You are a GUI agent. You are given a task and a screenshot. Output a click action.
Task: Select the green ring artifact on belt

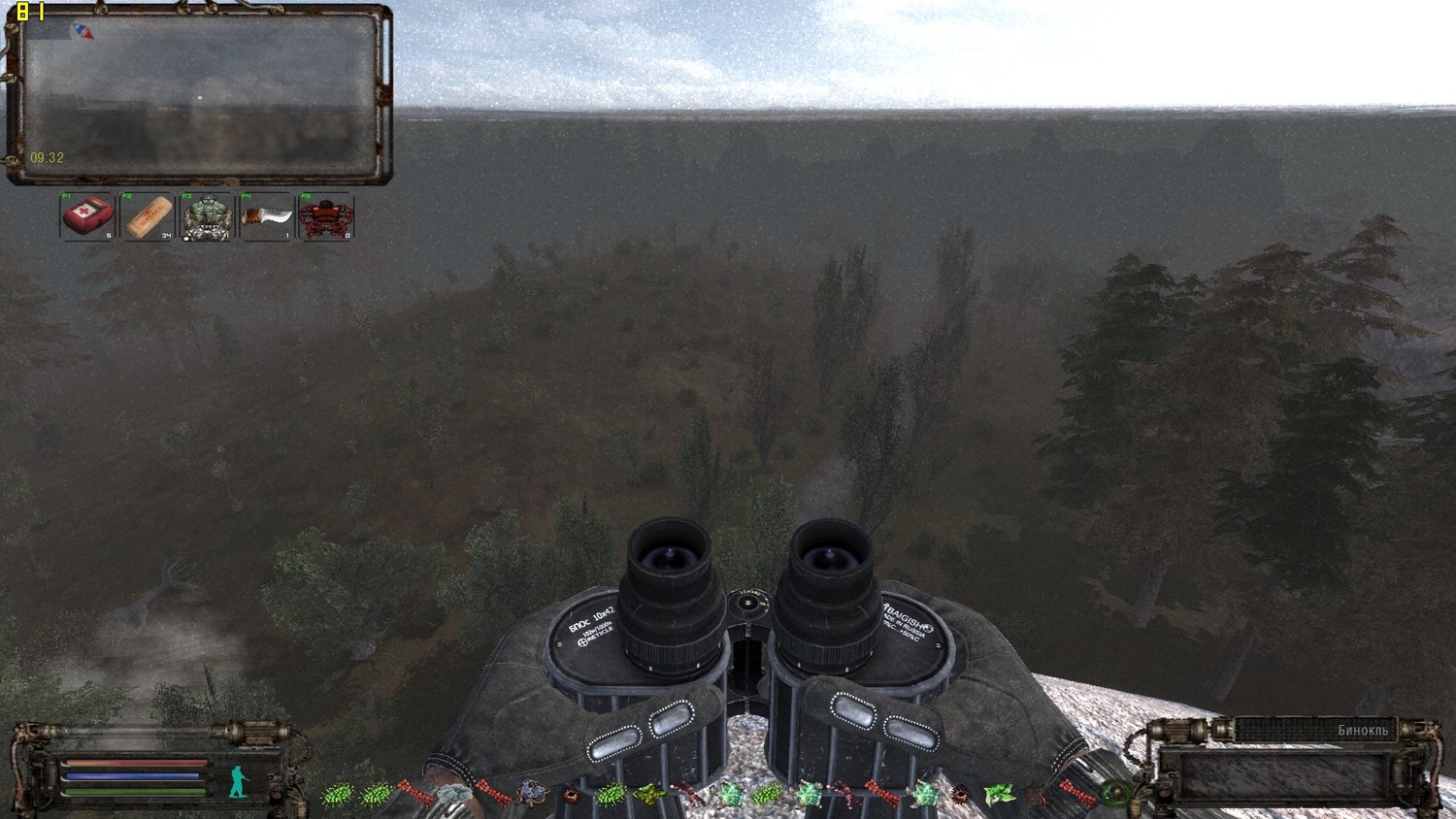(1116, 794)
